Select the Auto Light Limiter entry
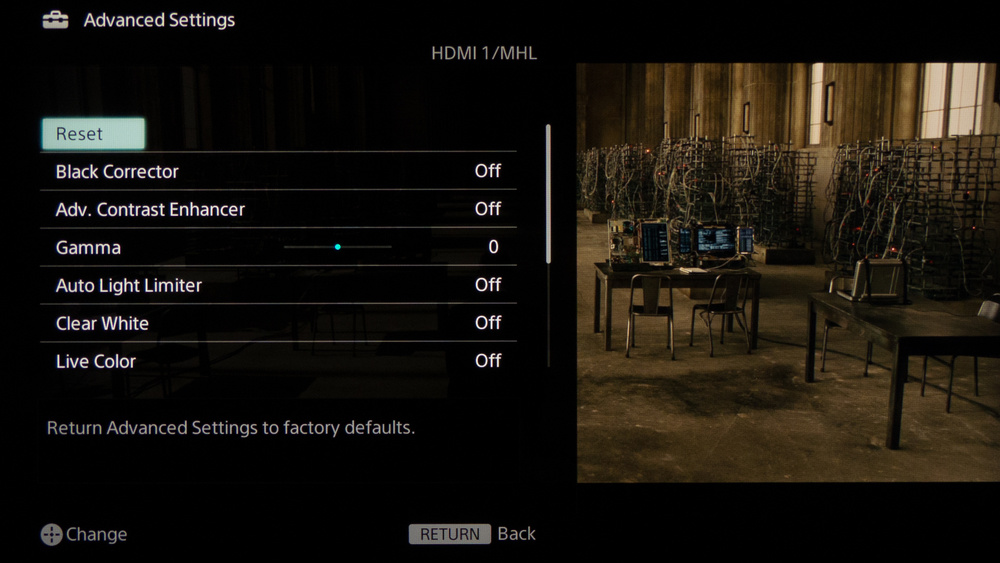This screenshot has height=563, width=1000. click(278, 285)
